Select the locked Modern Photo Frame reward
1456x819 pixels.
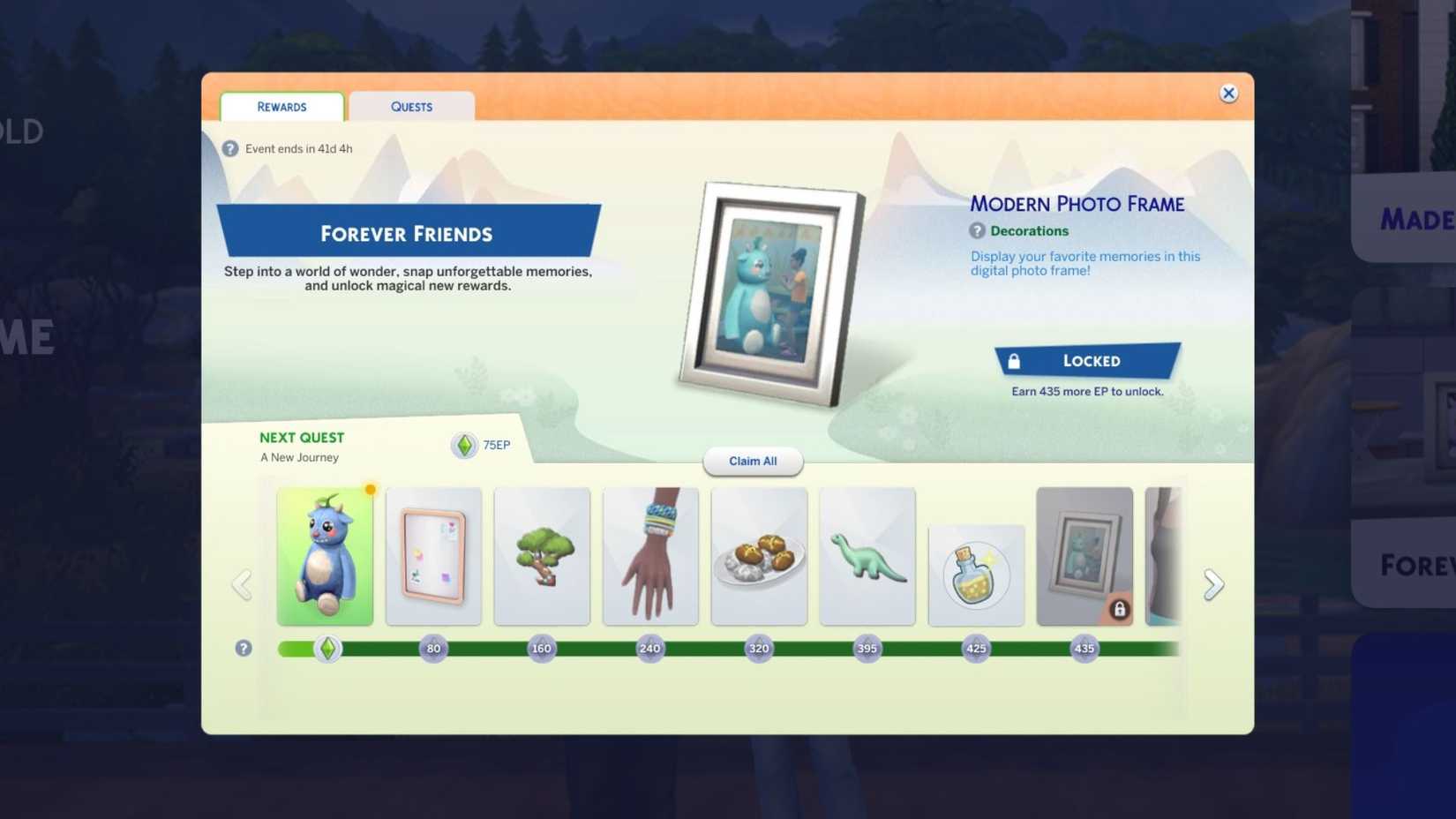(x=1084, y=556)
